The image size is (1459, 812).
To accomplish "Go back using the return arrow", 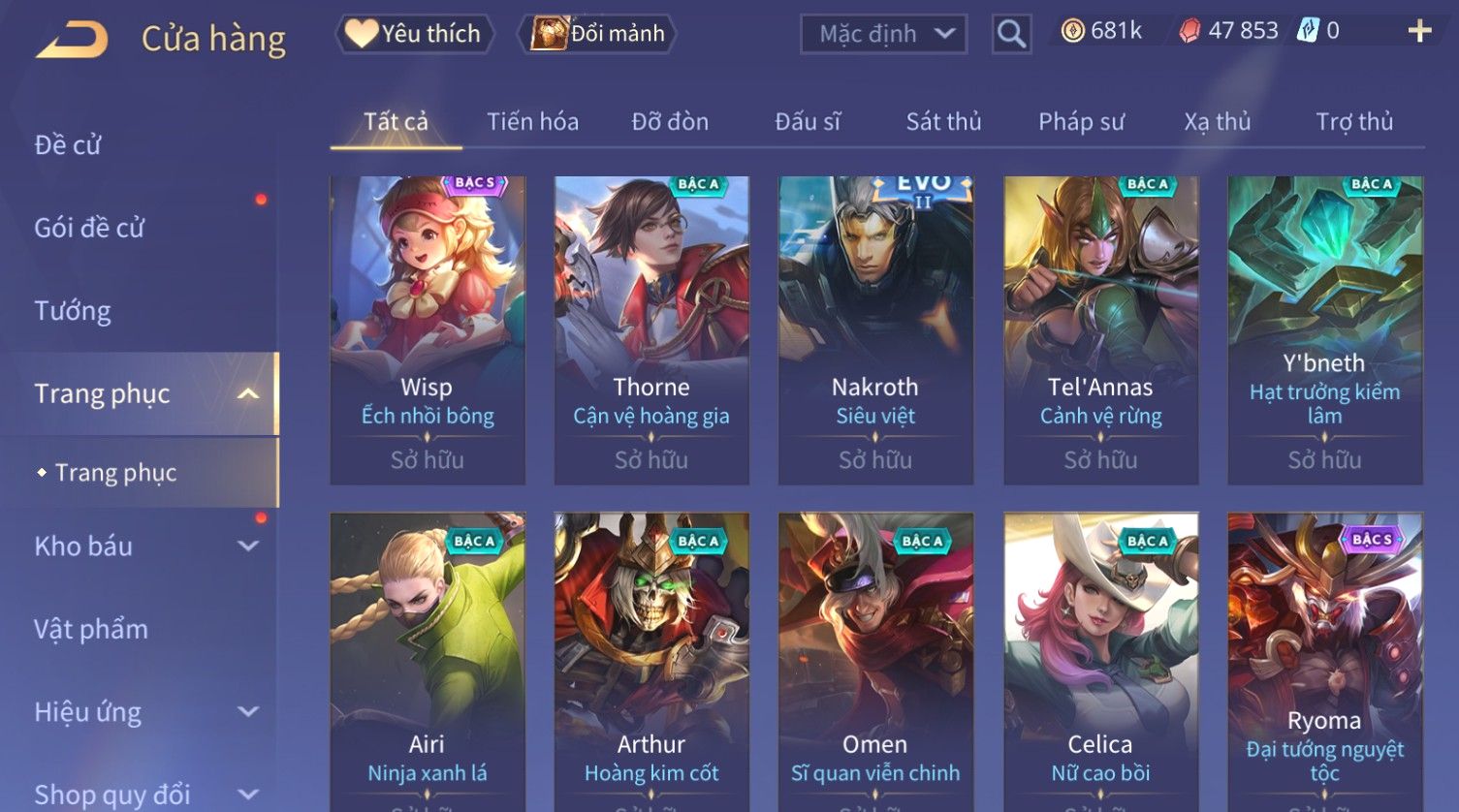I will [x=72, y=39].
